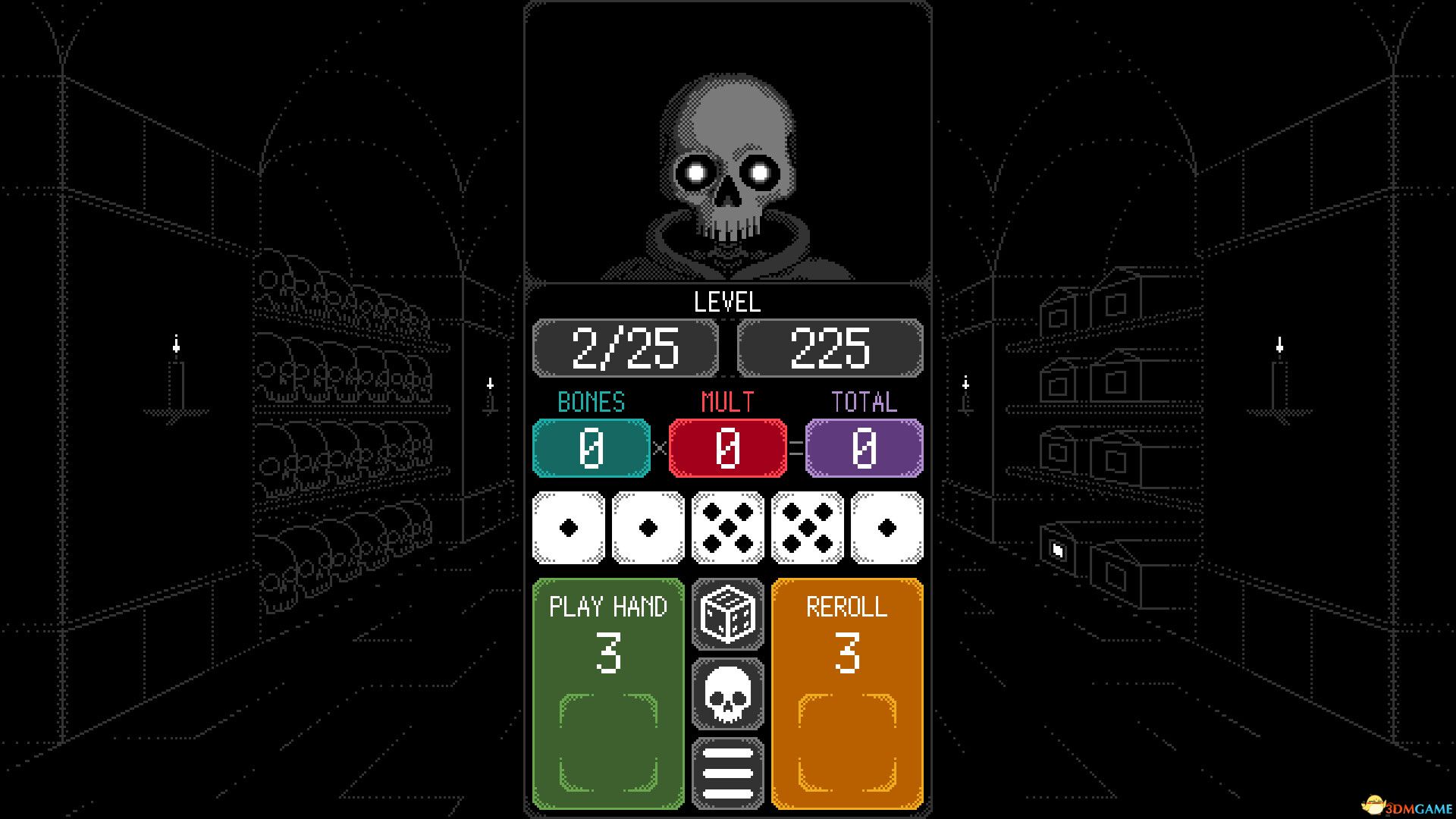
Task: Click the 225 target score display
Action: pyautogui.click(x=830, y=348)
